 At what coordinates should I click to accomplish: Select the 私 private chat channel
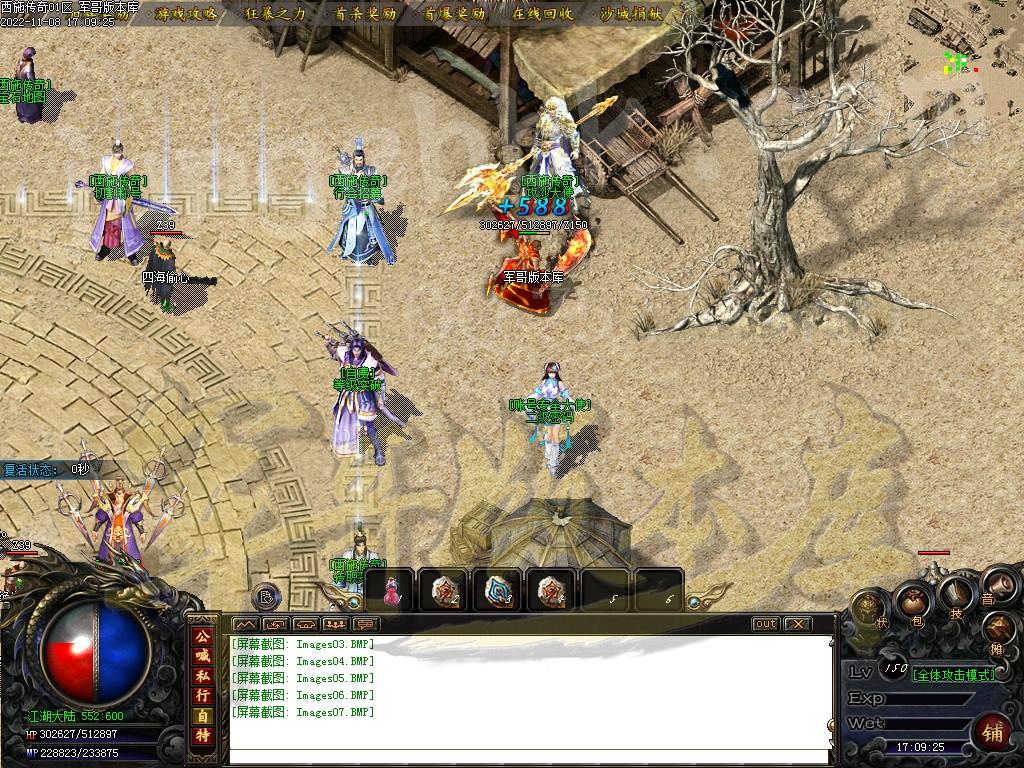[202, 676]
